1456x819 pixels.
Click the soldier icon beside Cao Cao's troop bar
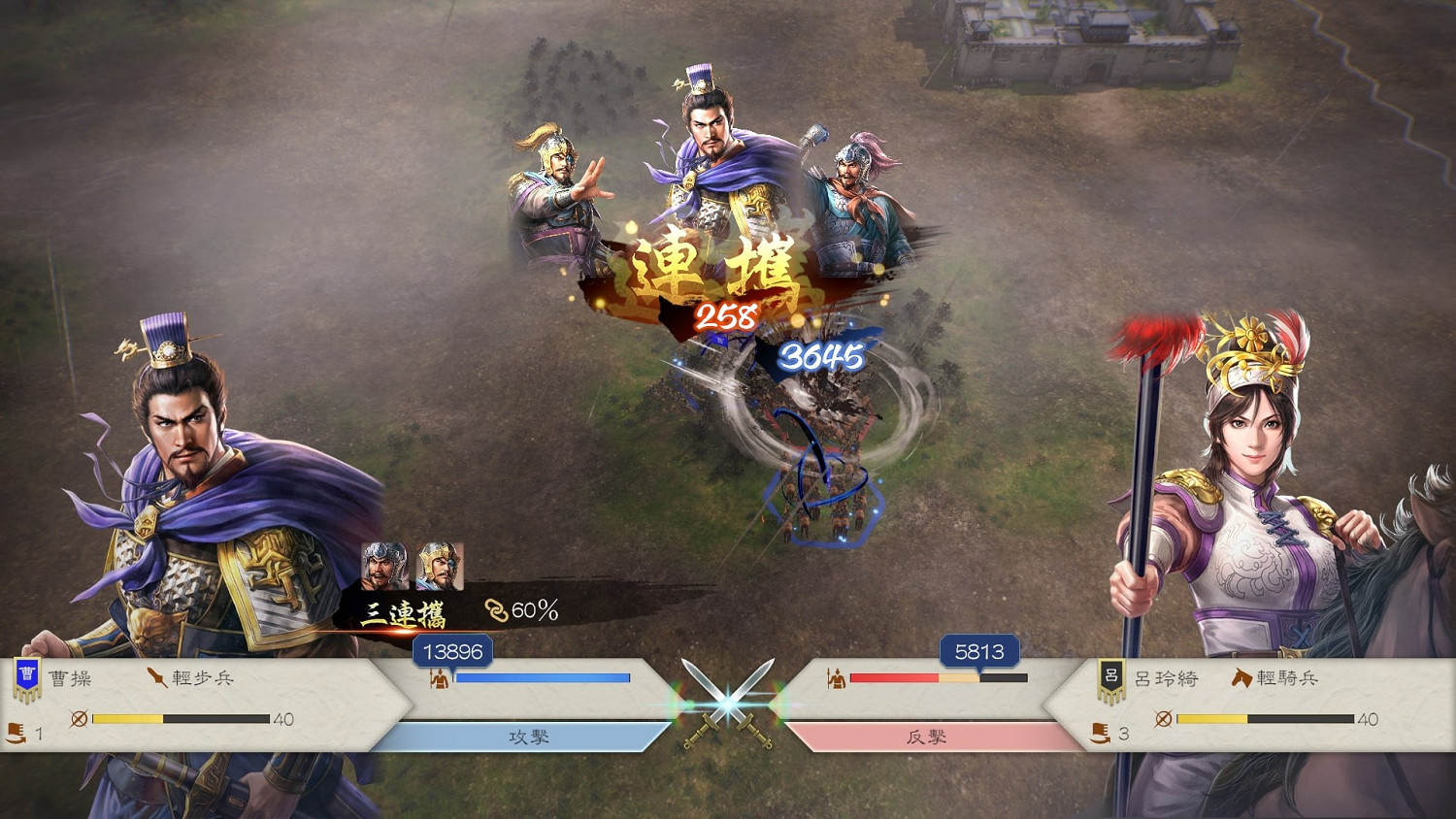438,678
